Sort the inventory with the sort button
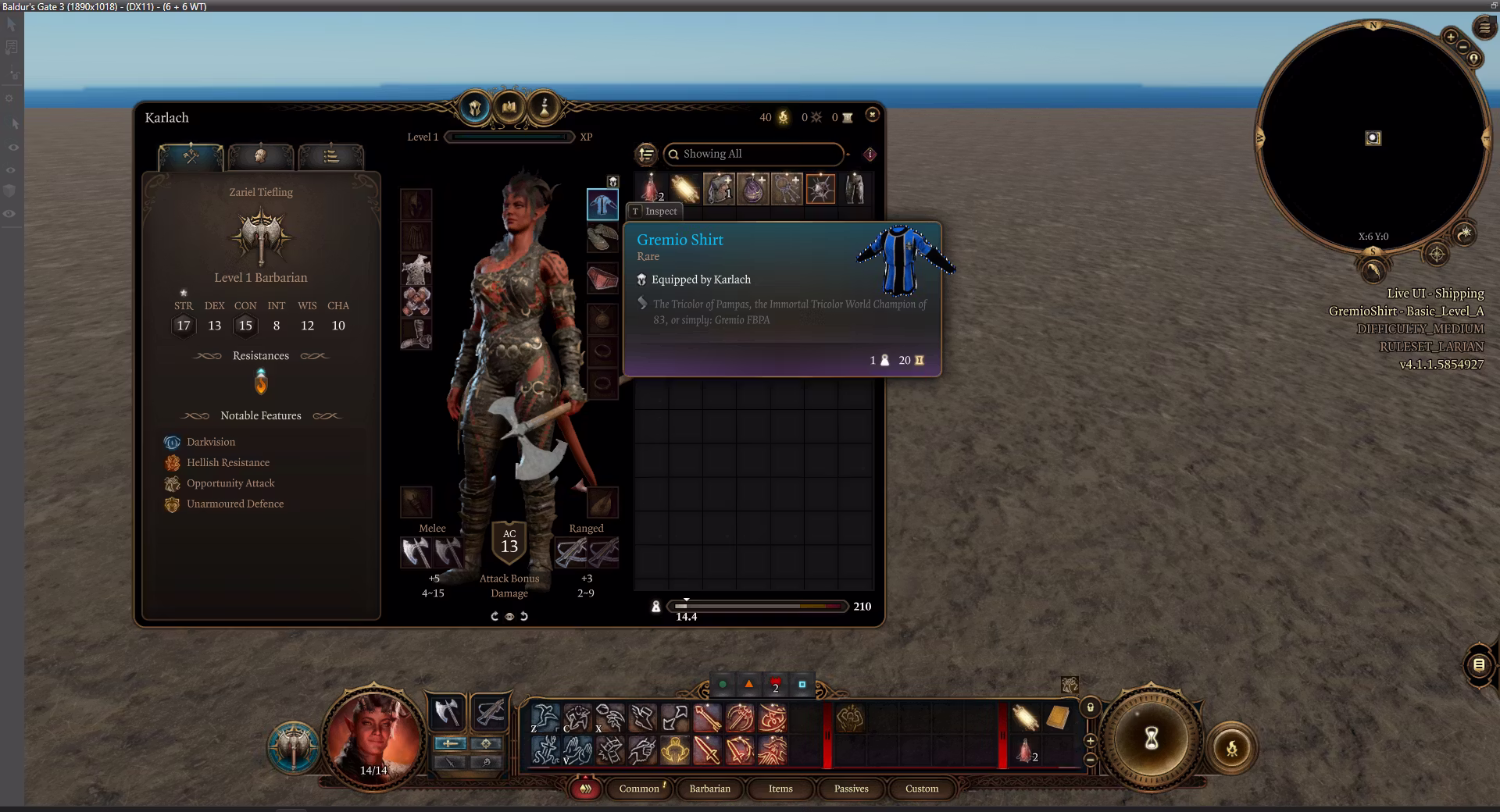Viewport: 1500px width, 812px height. point(646,154)
